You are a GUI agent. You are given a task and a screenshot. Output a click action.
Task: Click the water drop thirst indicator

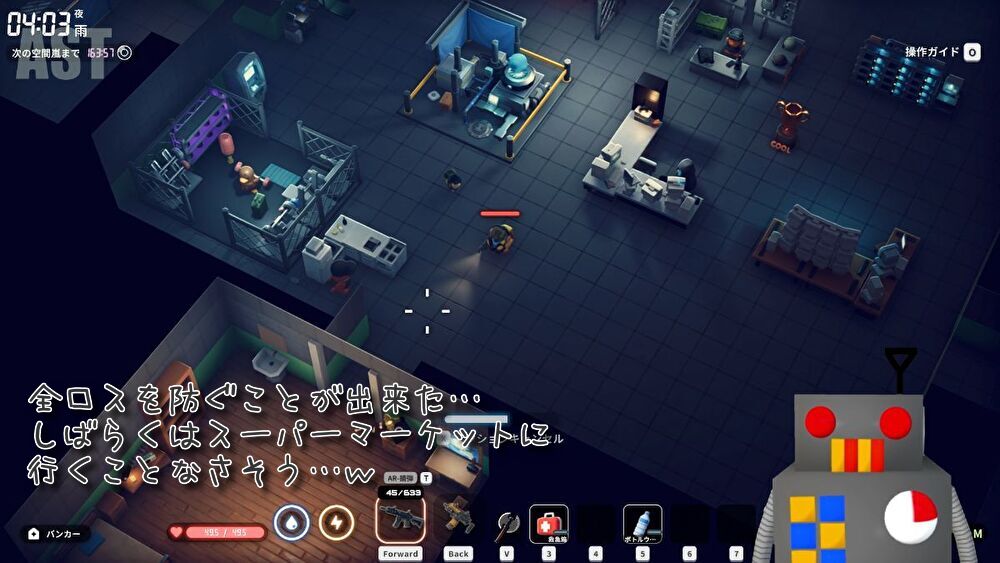coord(291,522)
